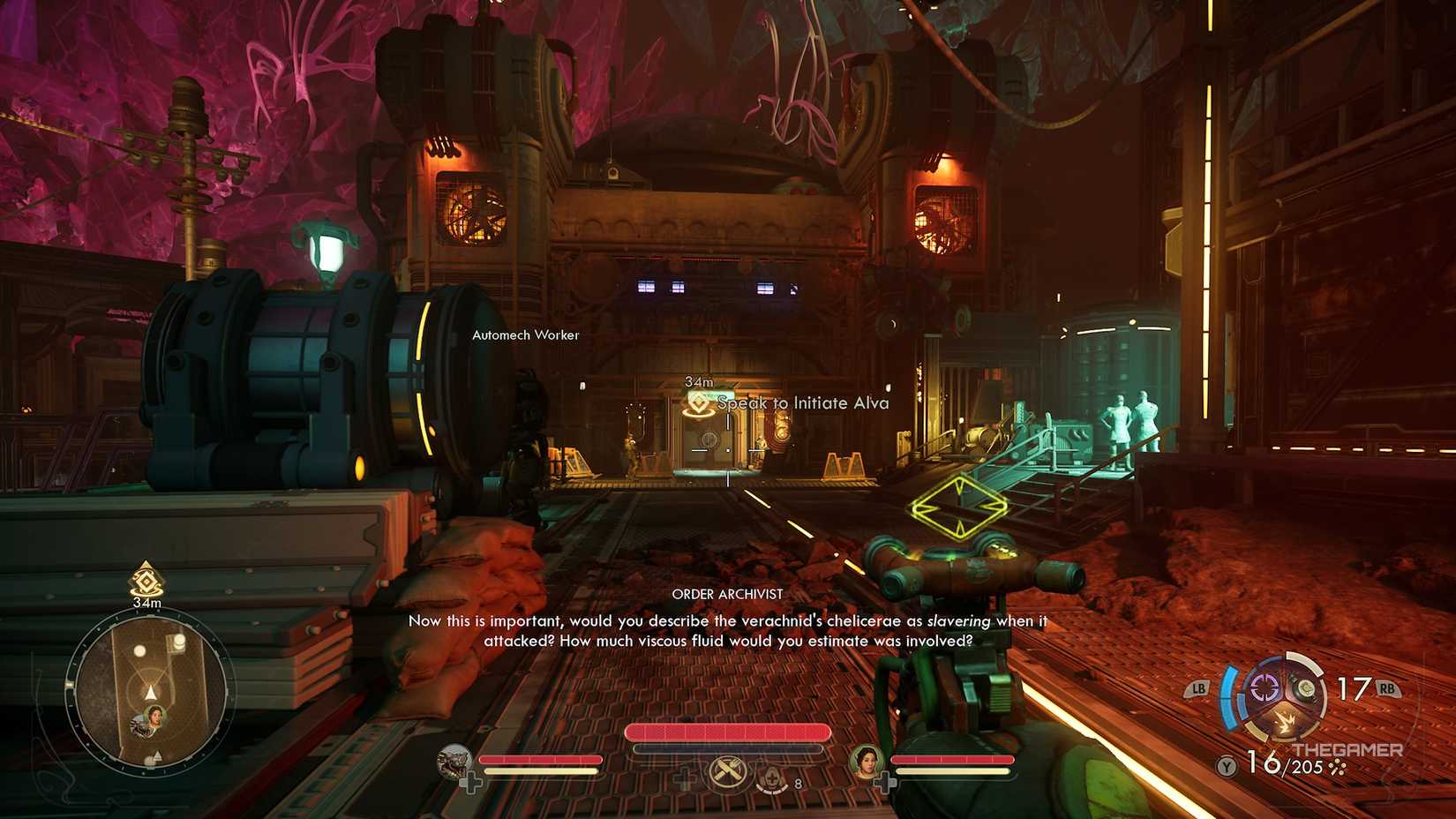Click the Automech Worker name label
The height and width of the screenshot is (819, 1456).
click(525, 335)
